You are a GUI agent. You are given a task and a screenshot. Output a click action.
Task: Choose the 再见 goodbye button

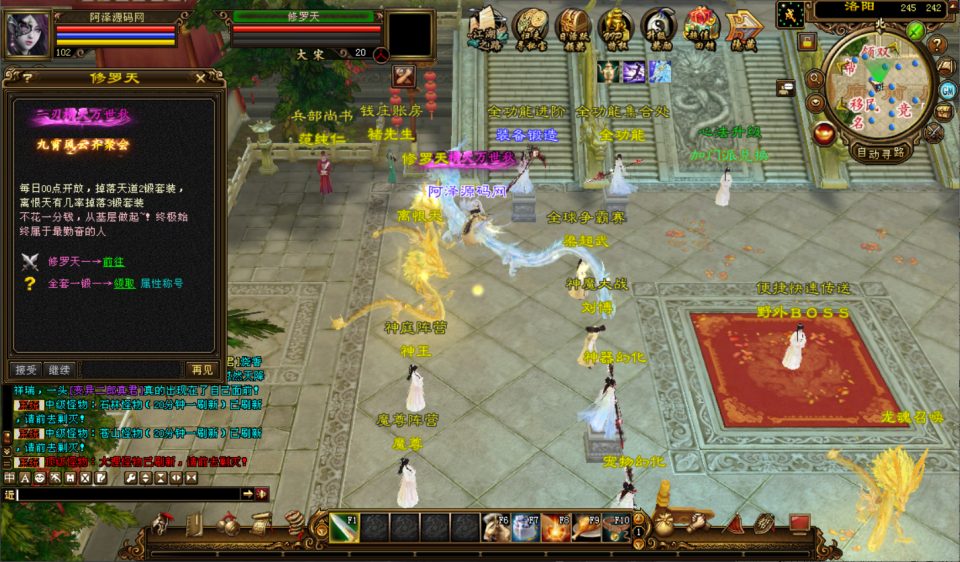pos(201,369)
